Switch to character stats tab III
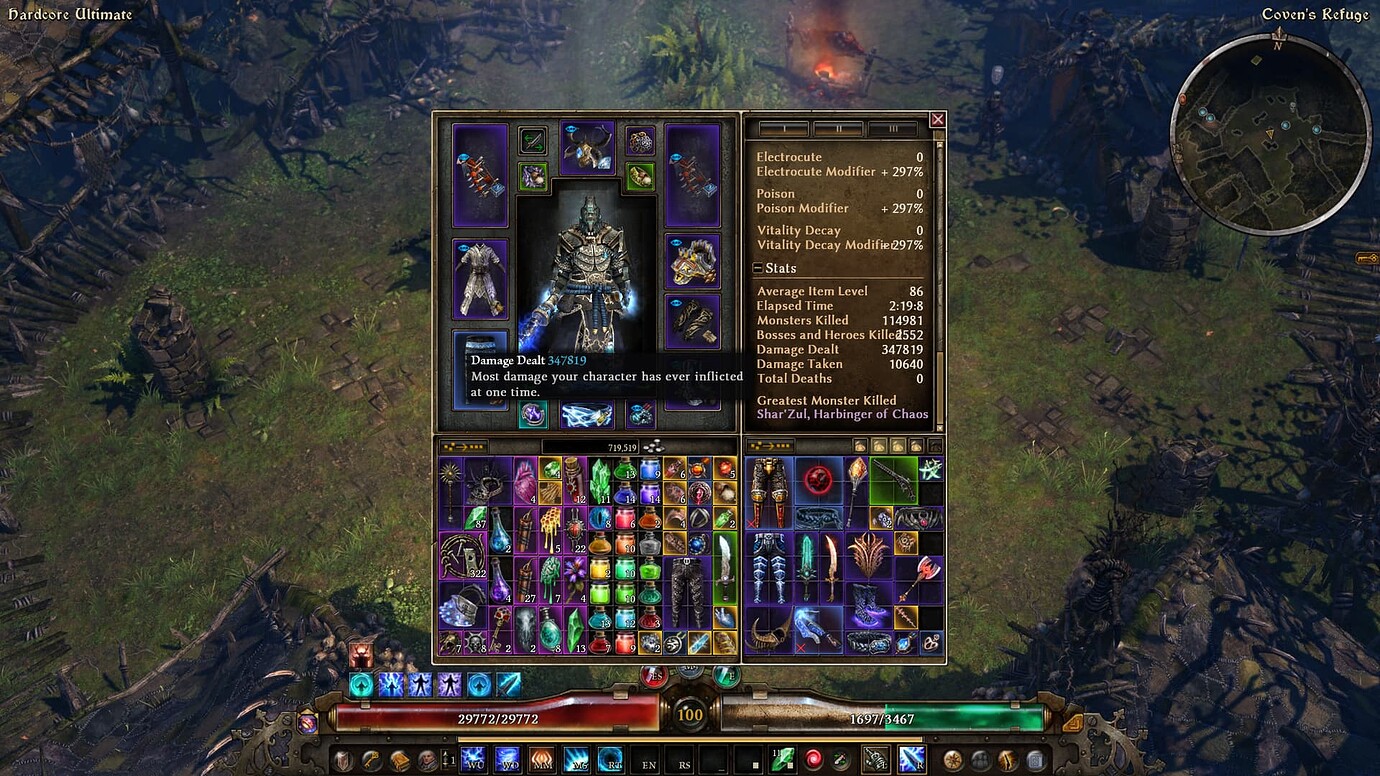This screenshot has height=776, width=1380. 893,129
